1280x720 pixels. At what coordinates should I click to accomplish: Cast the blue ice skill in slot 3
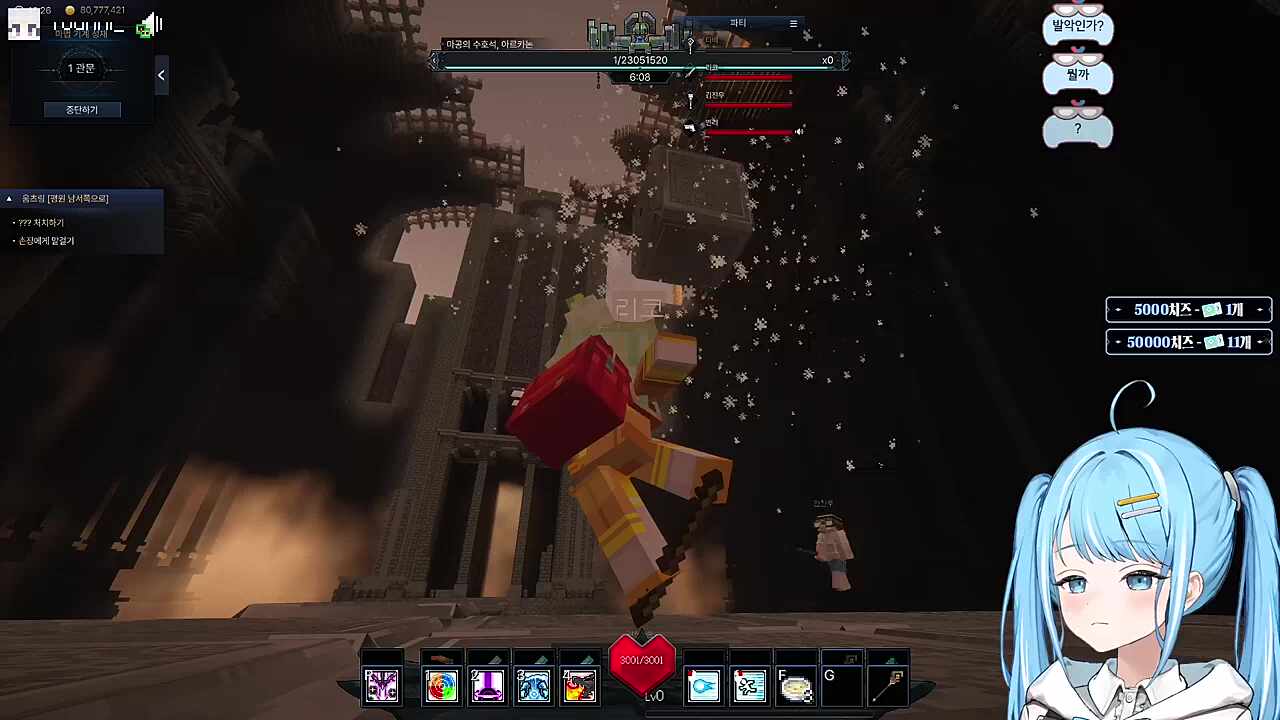click(x=533, y=685)
